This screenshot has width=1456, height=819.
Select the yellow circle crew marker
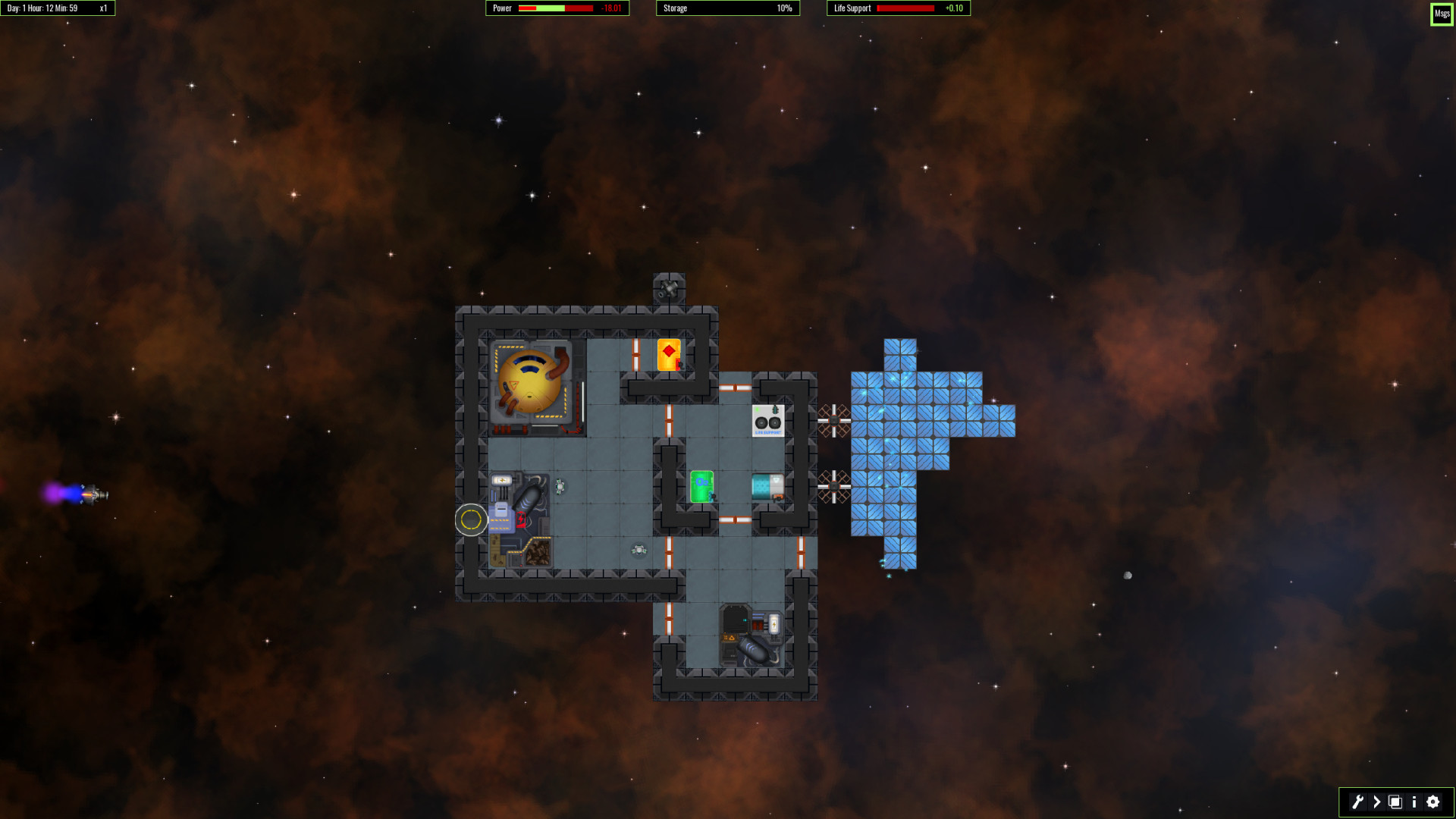tap(470, 519)
